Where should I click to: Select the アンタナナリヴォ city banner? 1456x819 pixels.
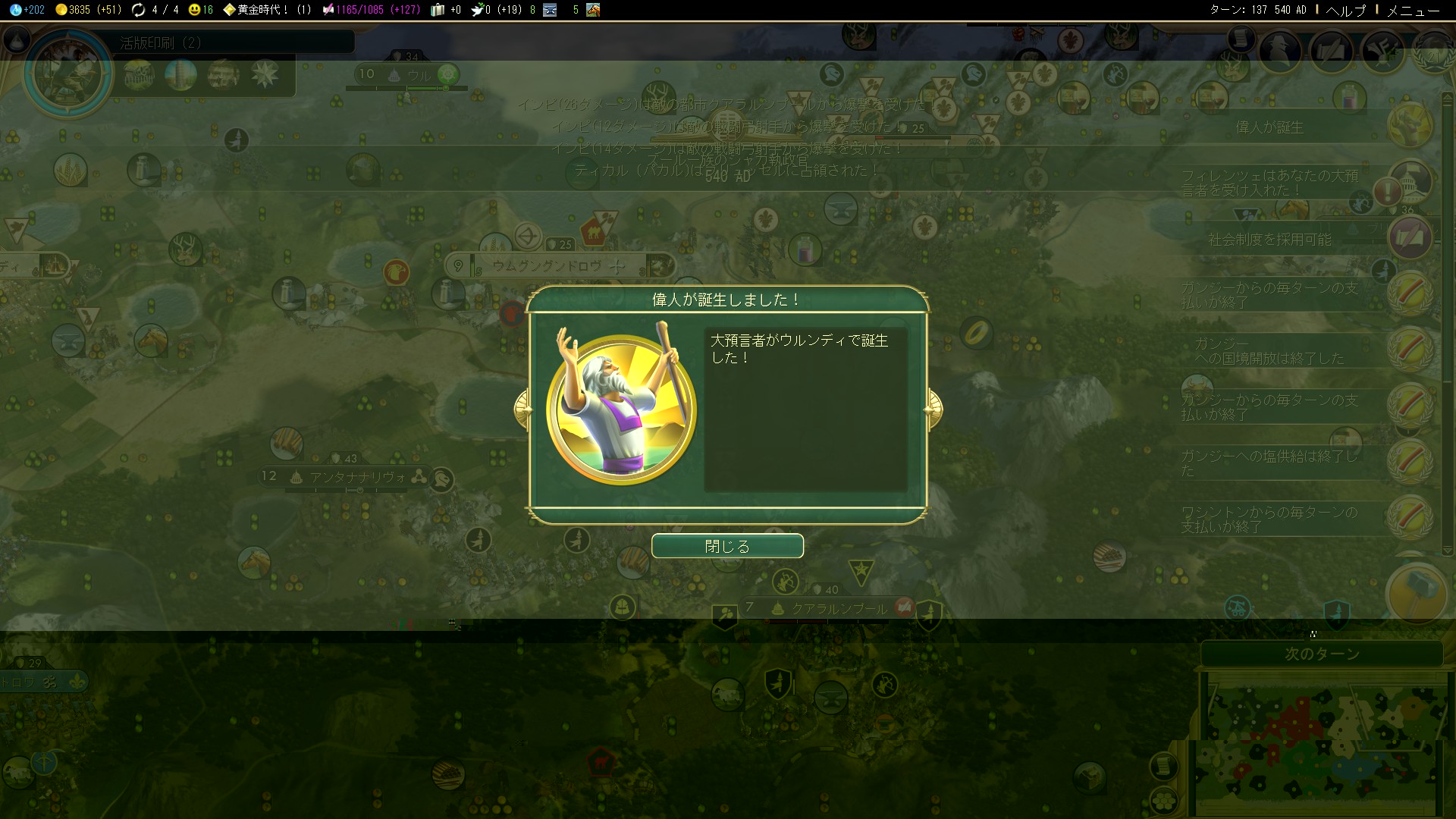point(356,477)
